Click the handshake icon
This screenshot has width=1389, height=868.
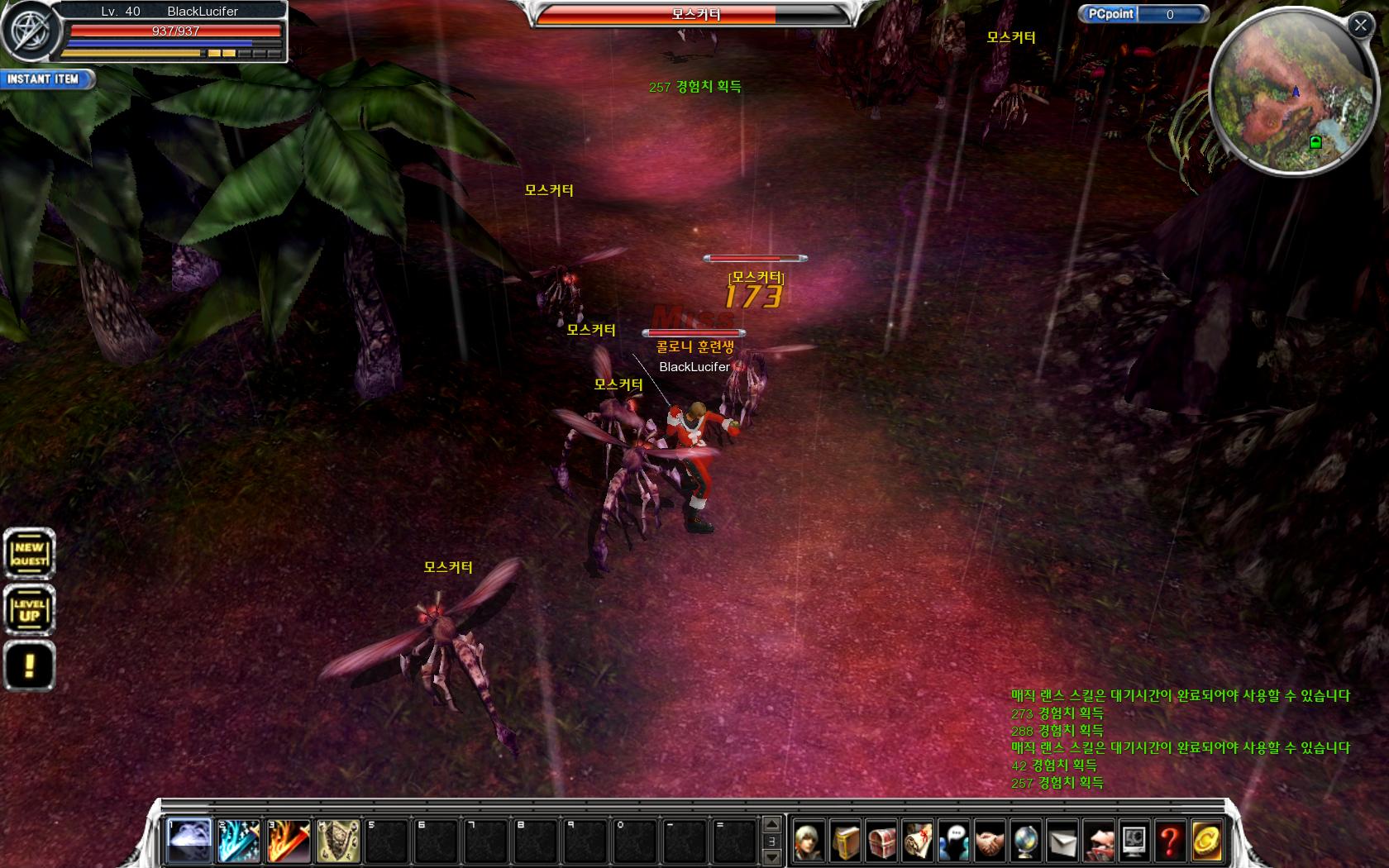pyautogui.click(x=990, y=842)
